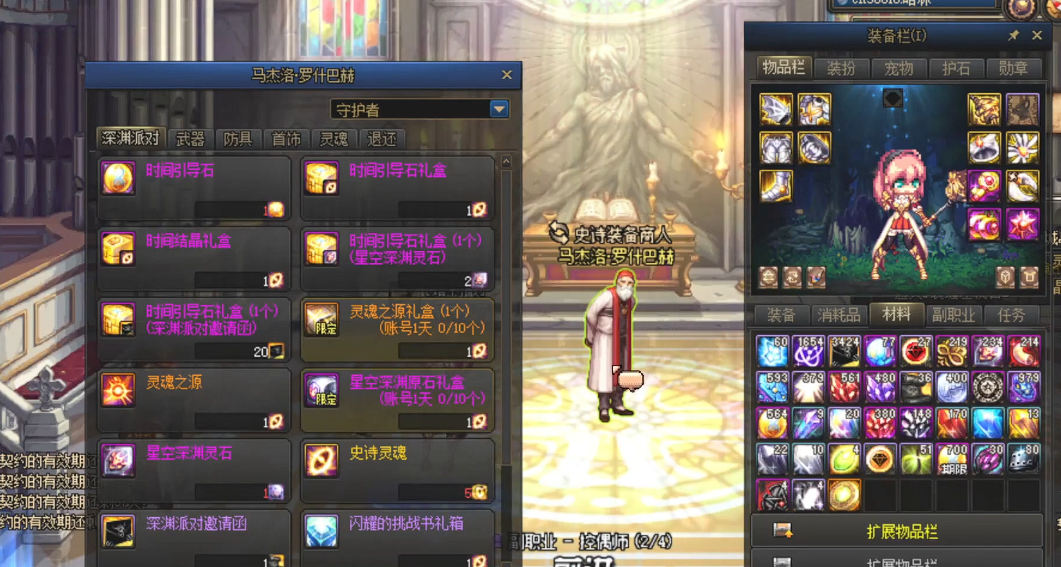
Task: Switch to the 装扮 tab
Action: tap(841, 68)
